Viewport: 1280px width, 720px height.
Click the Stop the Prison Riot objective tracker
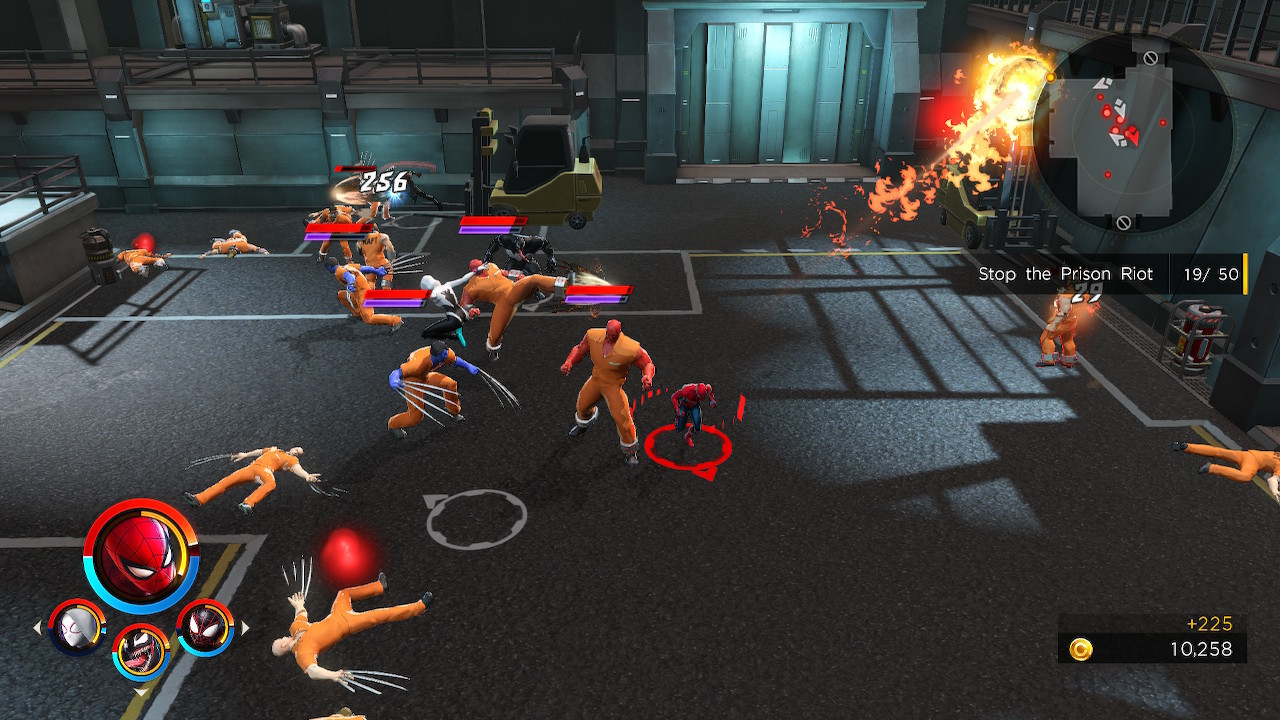pyautogui.click(x=1108, y=274)
